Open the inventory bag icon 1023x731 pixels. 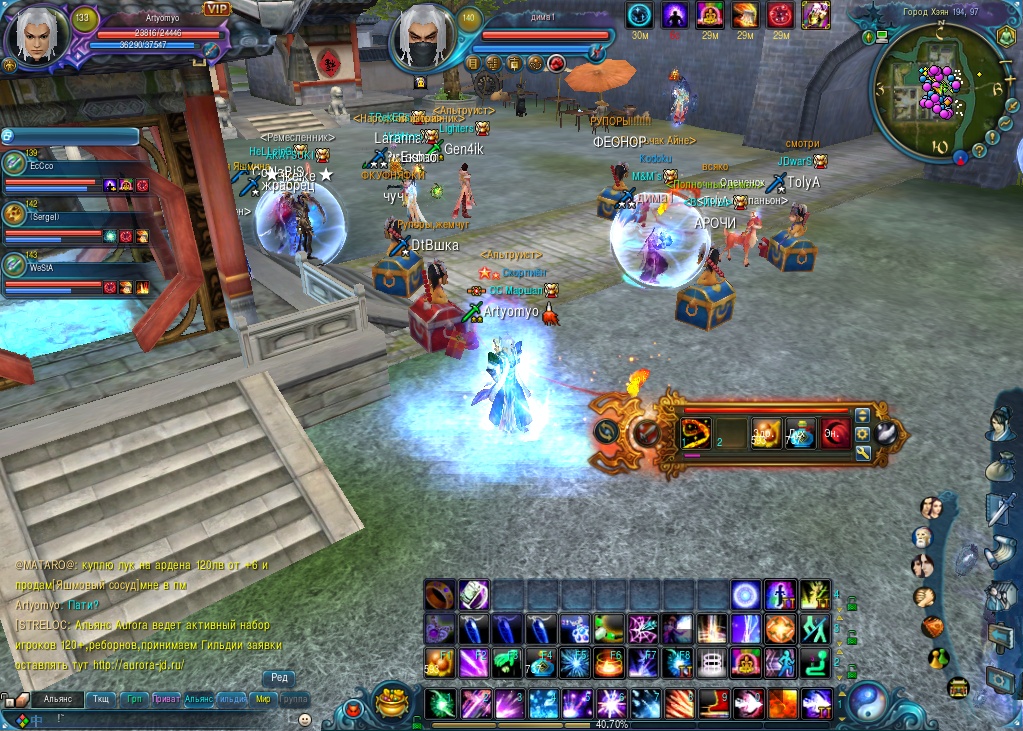click(1001, 467)
